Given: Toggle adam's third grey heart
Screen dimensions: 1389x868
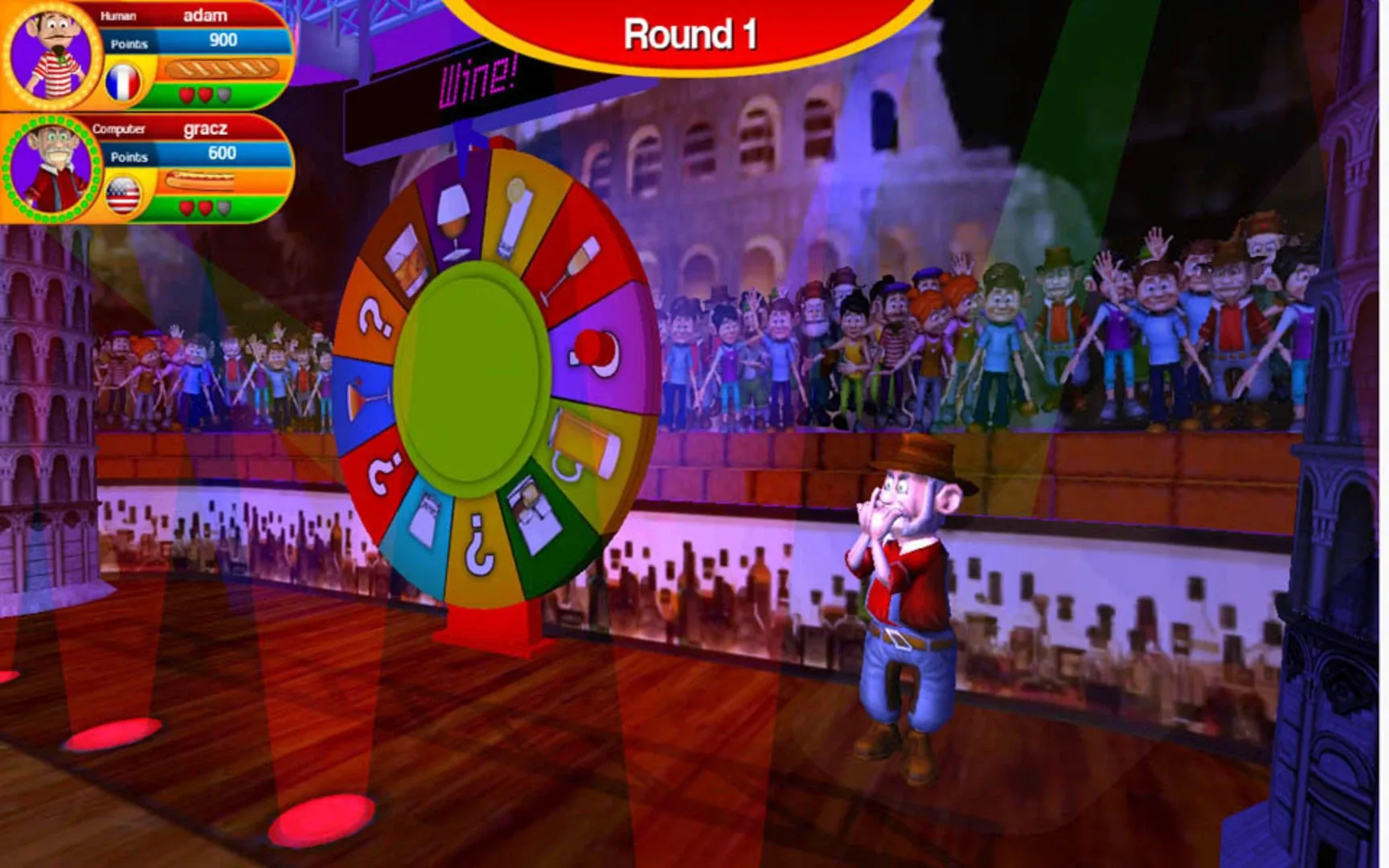Looking at the screenshot, I should (224, 94).
